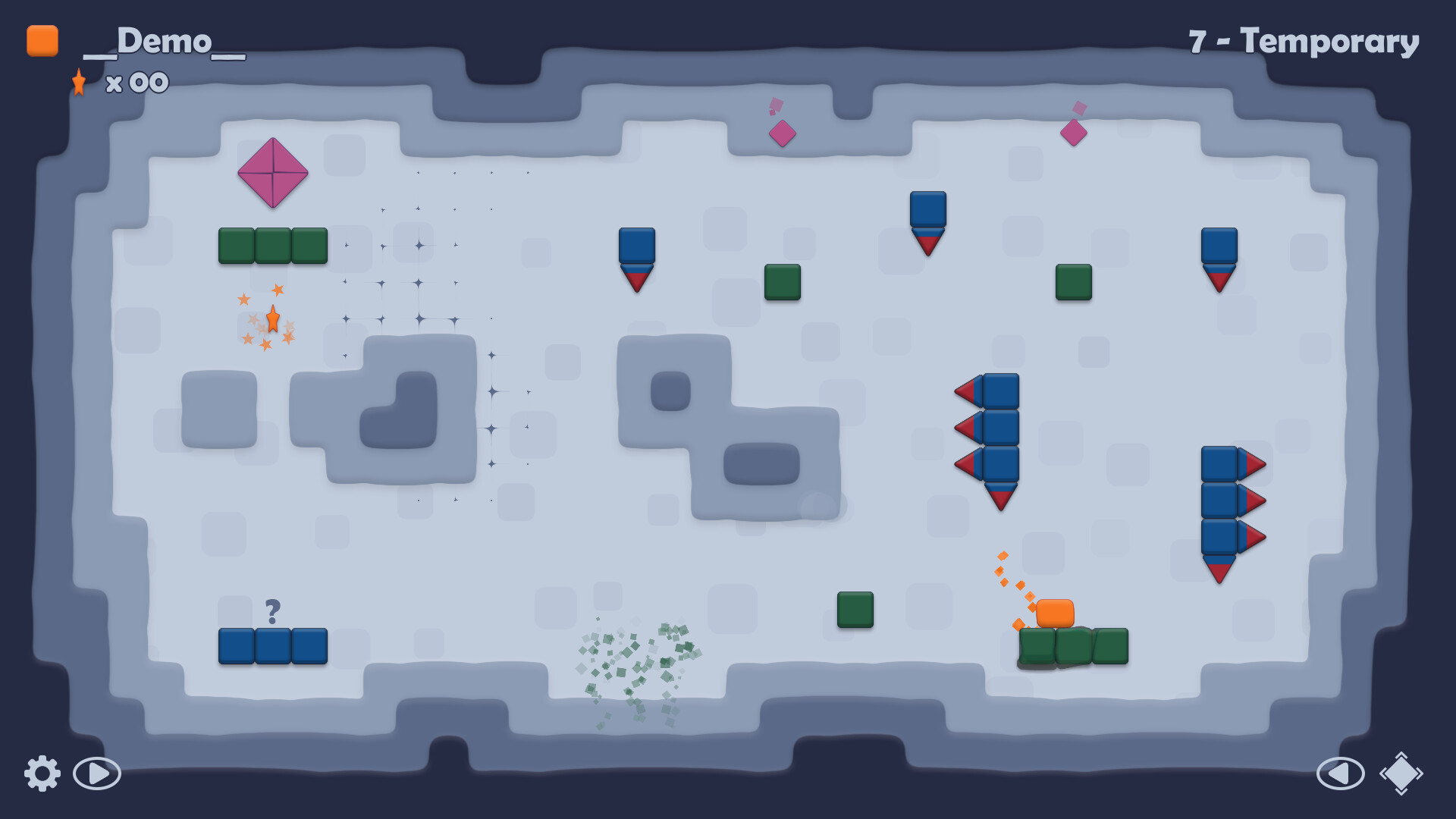This screenshot has height=819, width=1456.
Task: Click the orange player block near green blocks
Action: [x=1056, y=611]
